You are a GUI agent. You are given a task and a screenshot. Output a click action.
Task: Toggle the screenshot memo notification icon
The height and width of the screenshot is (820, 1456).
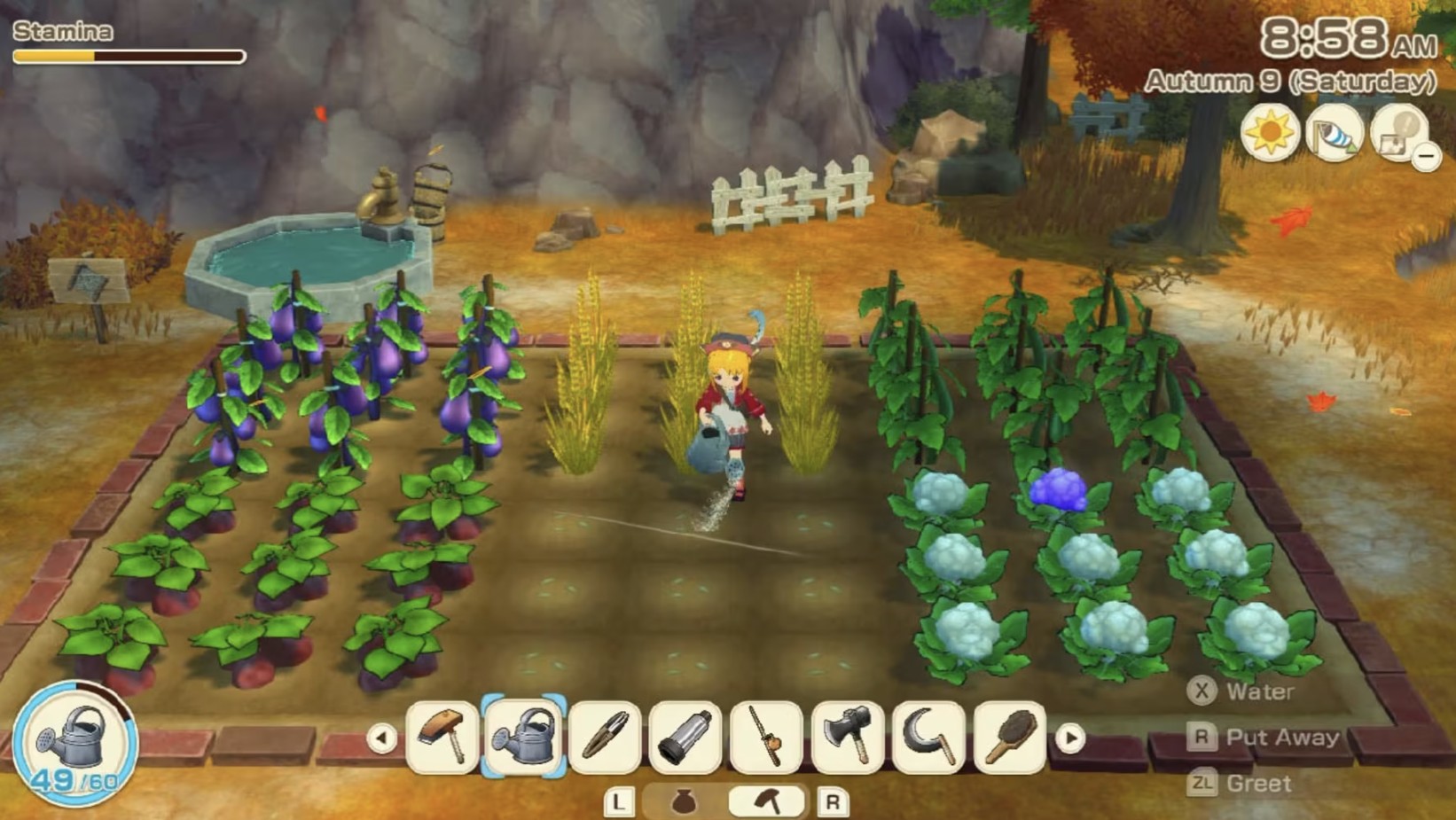click(1397, 131)
